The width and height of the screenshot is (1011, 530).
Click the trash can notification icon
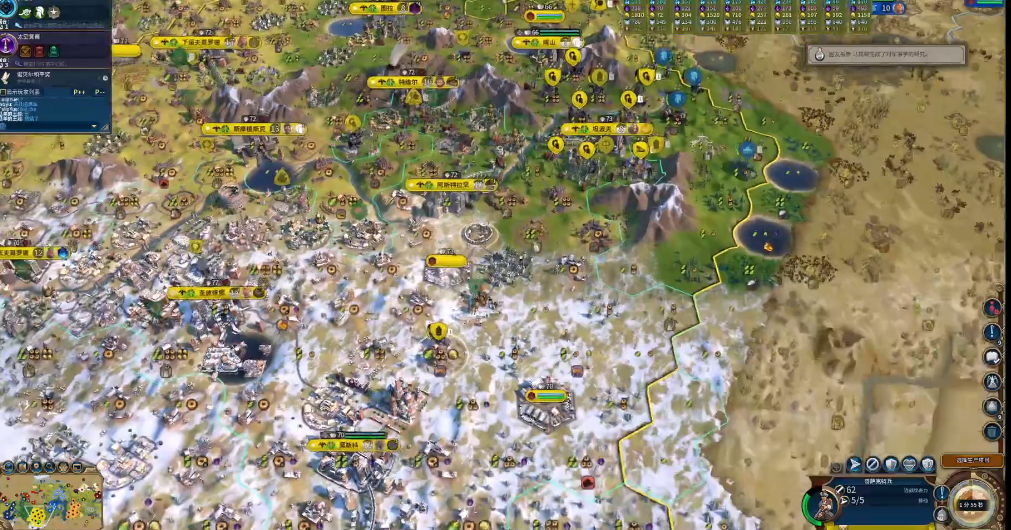point(992,432)
